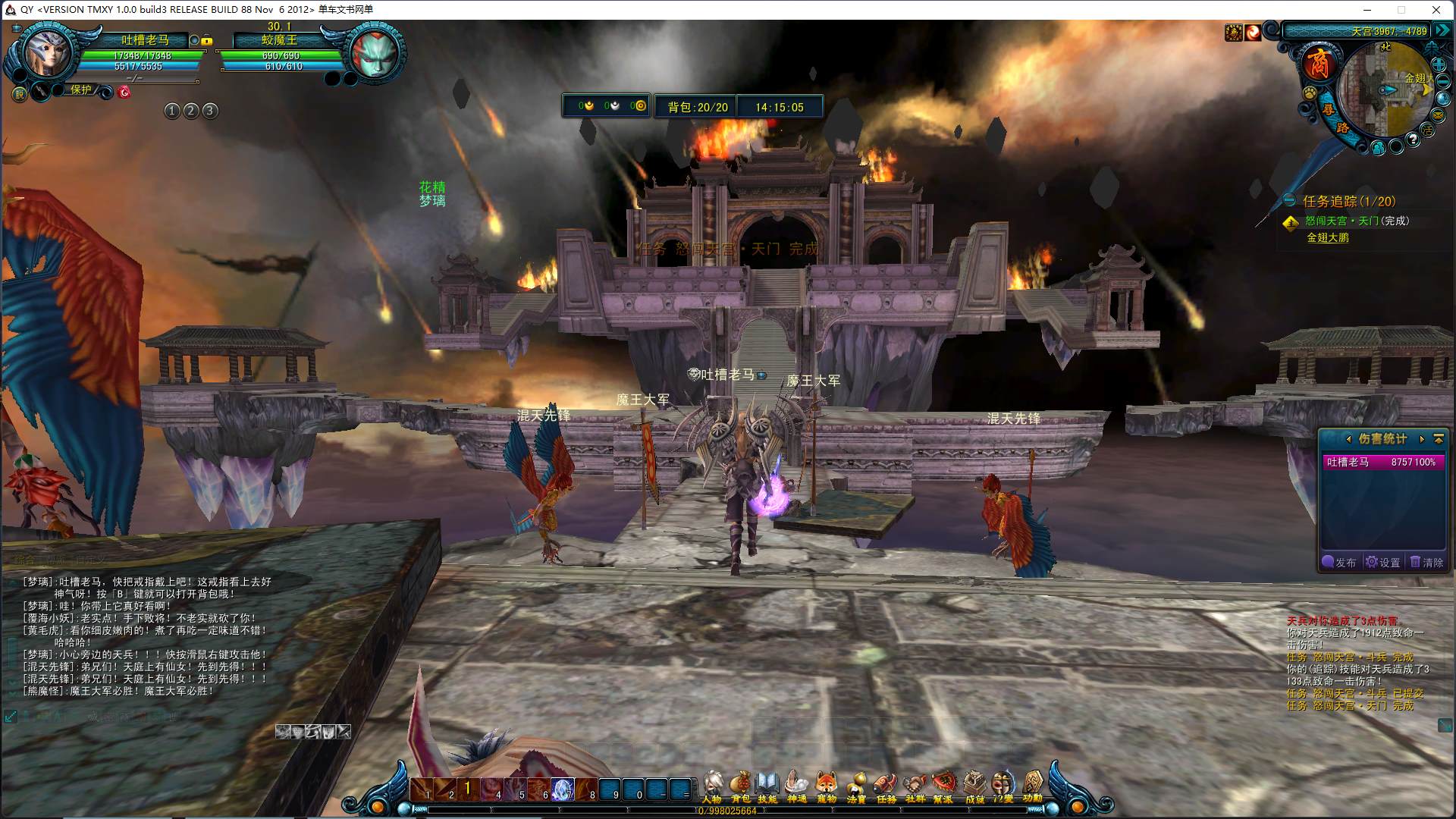Open the 宠物 pet menu
Image resolution: width=1456 pixels, height=819 pixels.
[x=827, y=786]
